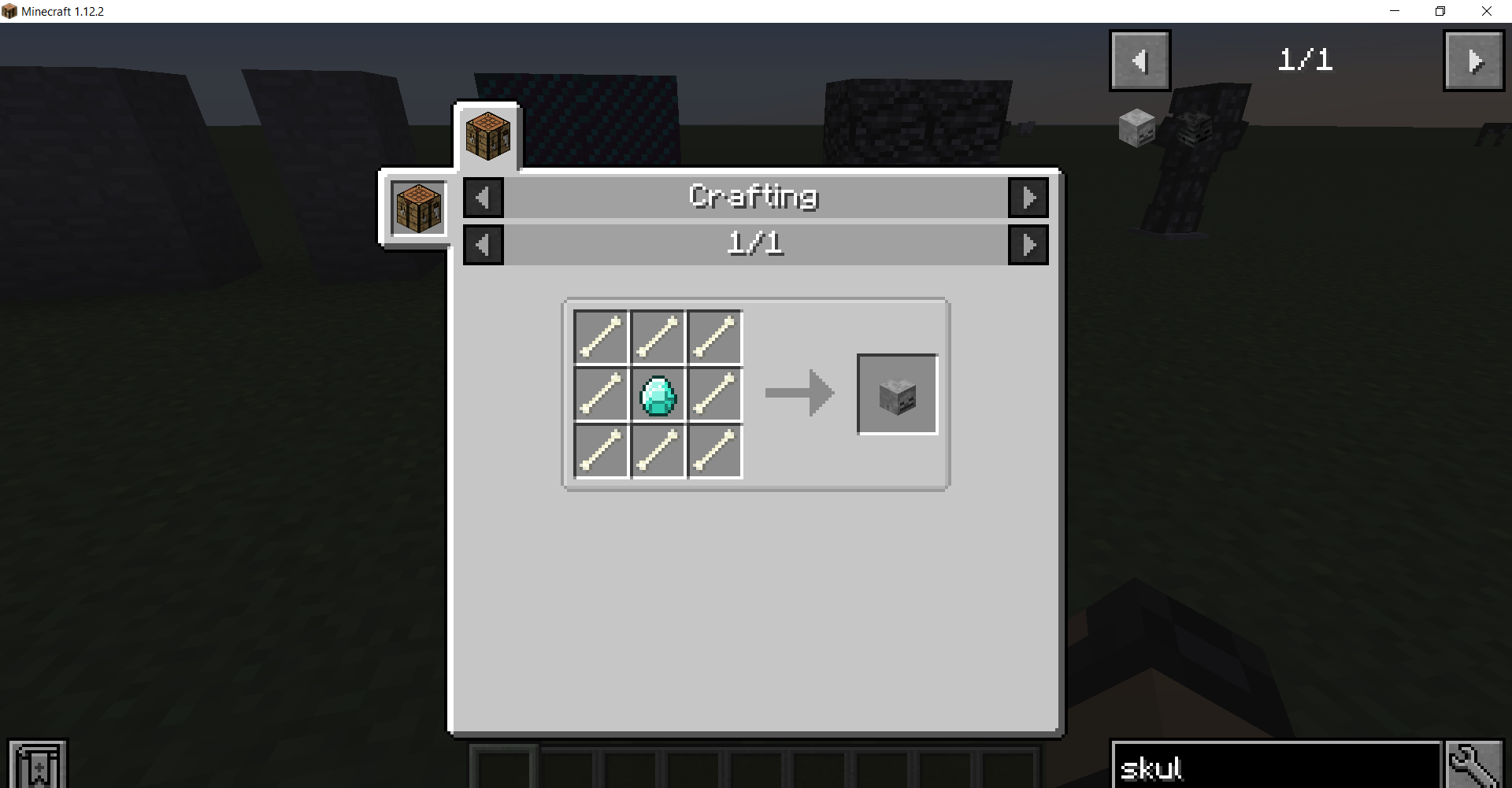
Task: Click the crafting table icon beside the Crafting title
Action: click(417, 208)
